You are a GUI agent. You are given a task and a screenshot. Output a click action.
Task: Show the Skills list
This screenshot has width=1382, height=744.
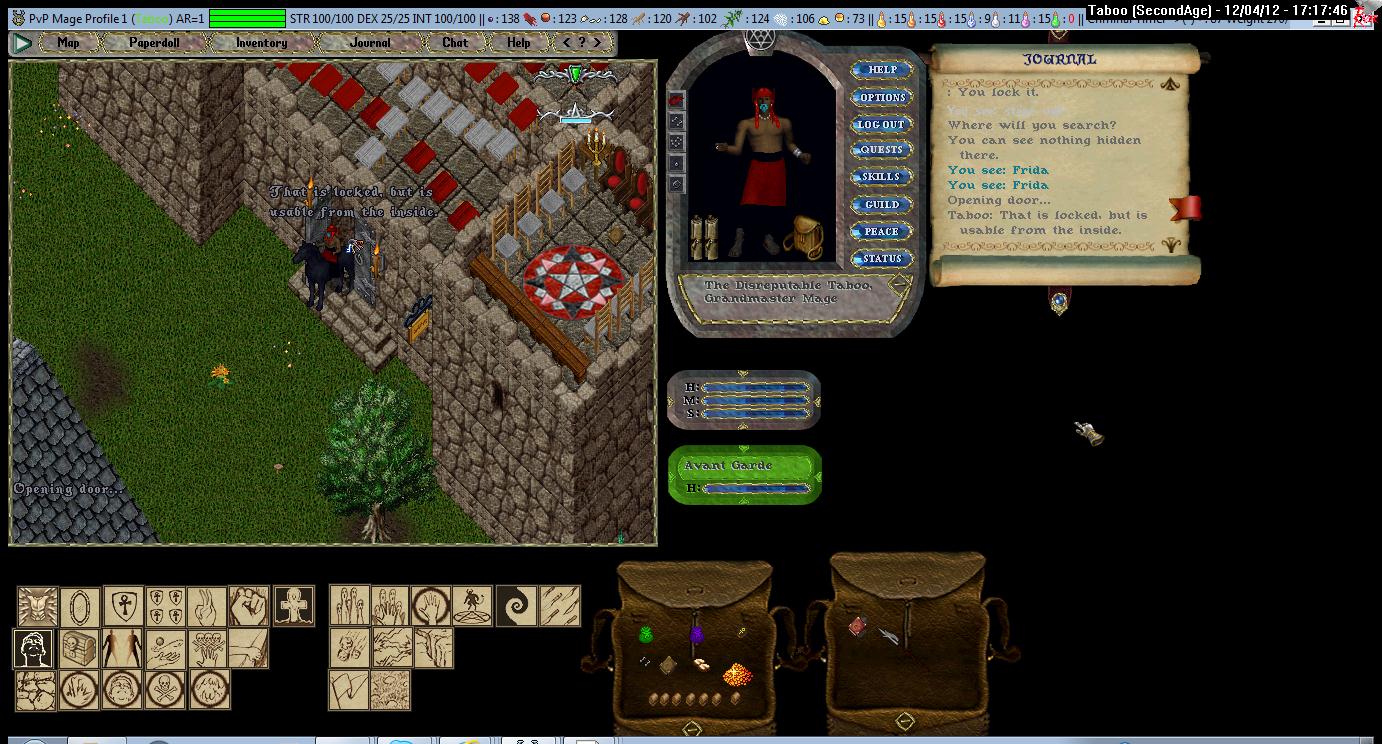(x=881, y=177)
